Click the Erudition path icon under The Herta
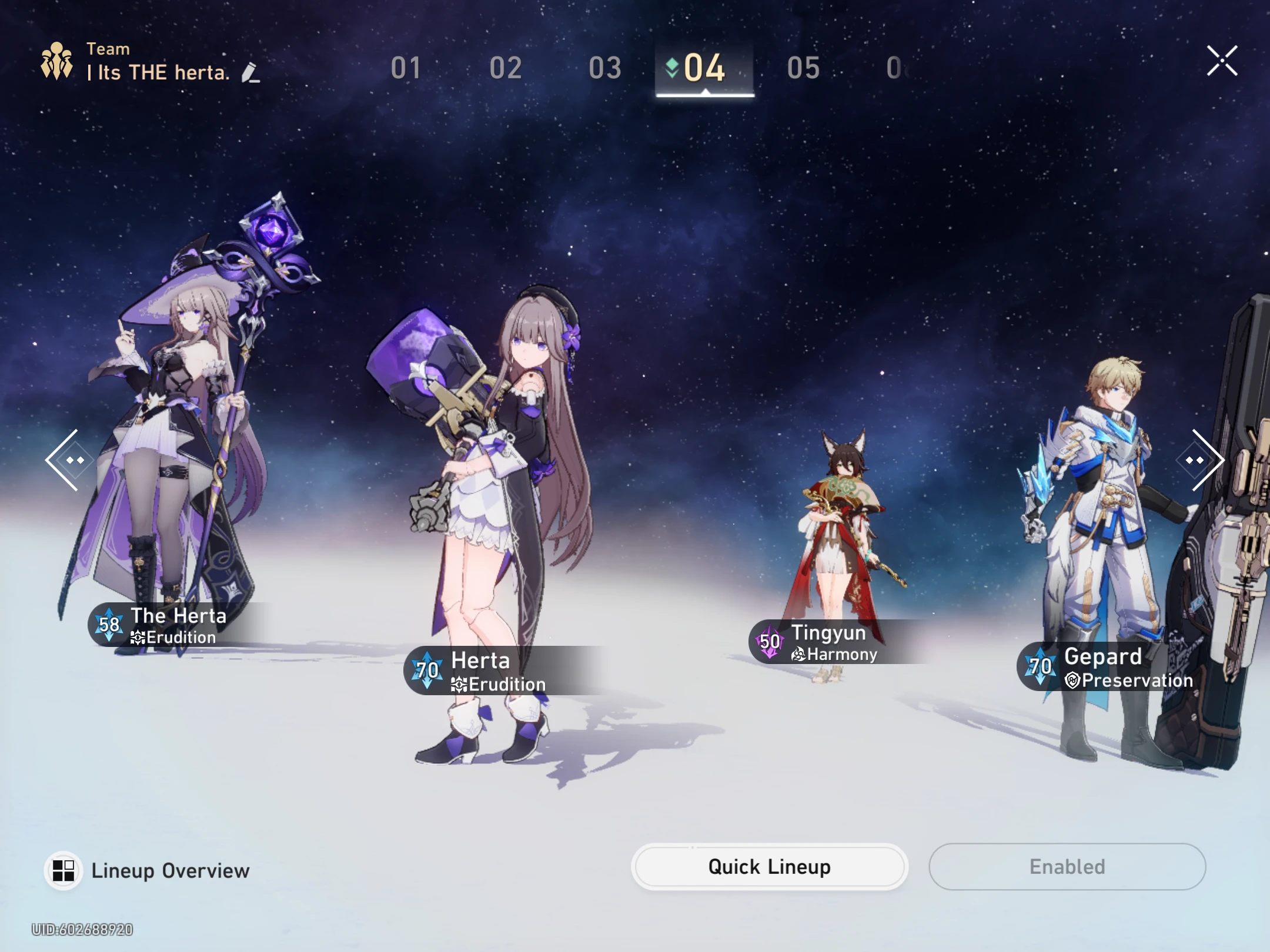The height and width of the screenshot is (952, 1270). point(137,638)
